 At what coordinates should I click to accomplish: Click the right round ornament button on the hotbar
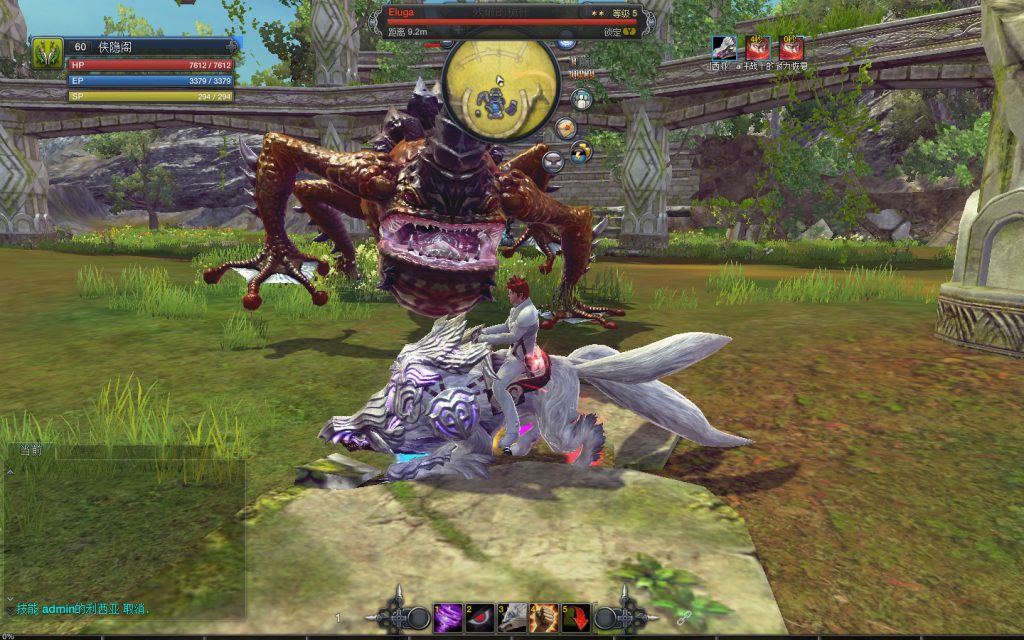pos(606,618)
